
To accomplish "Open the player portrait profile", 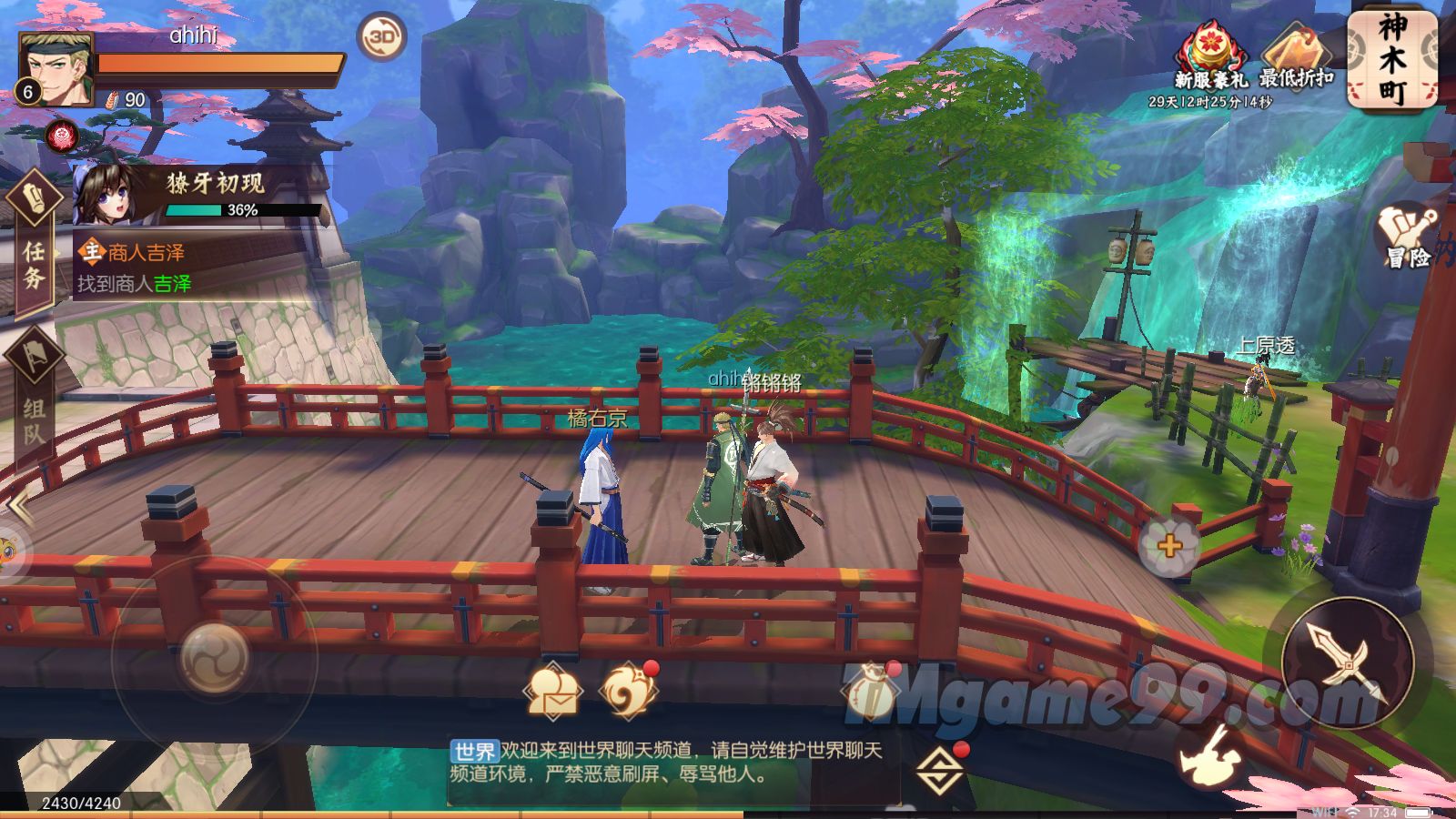I will [x=56, y=69].
